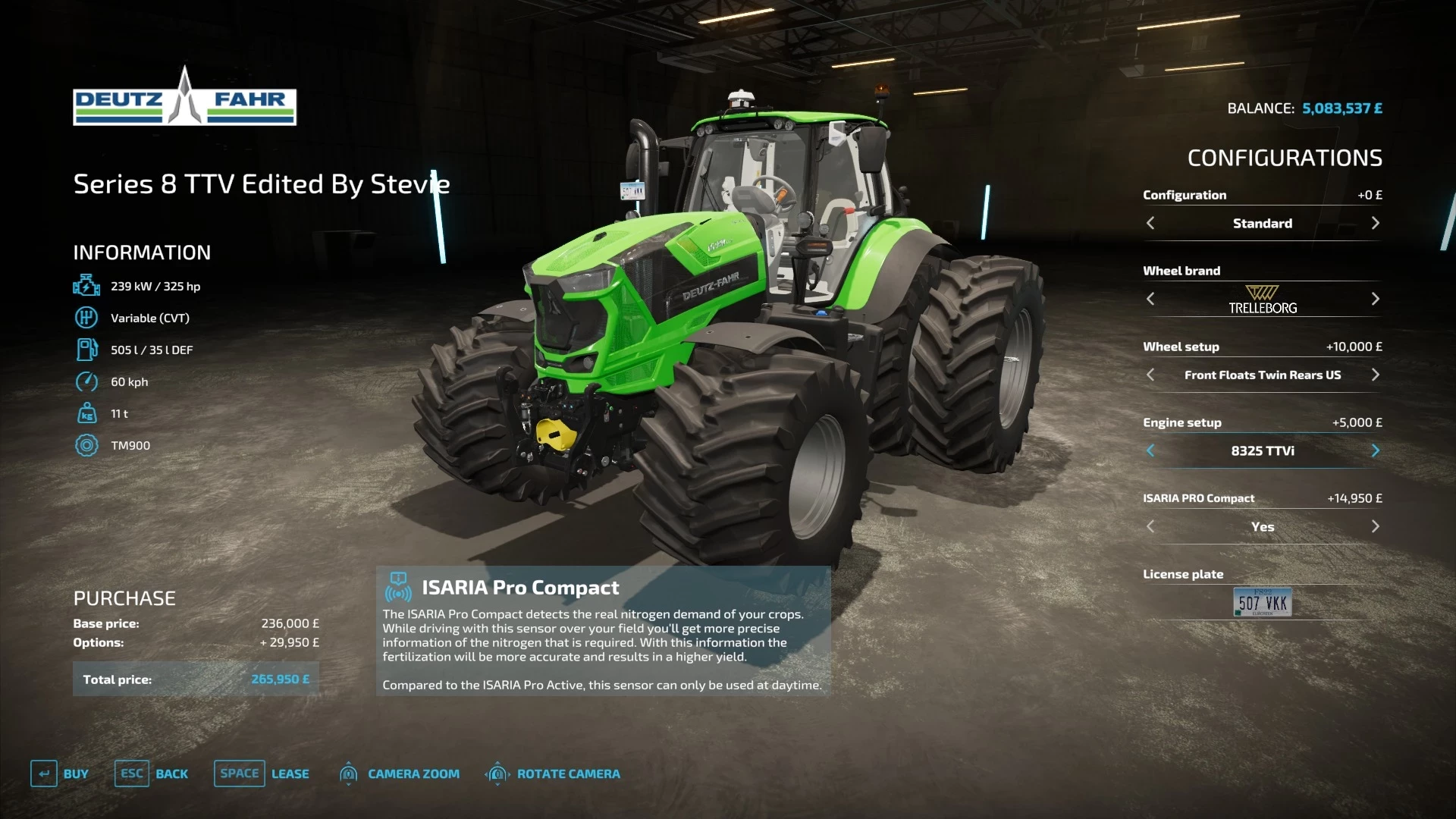Select the Variable (CVT) transmission icon
The height and width of the screenshot is (819, 1456).
[86, 317]
